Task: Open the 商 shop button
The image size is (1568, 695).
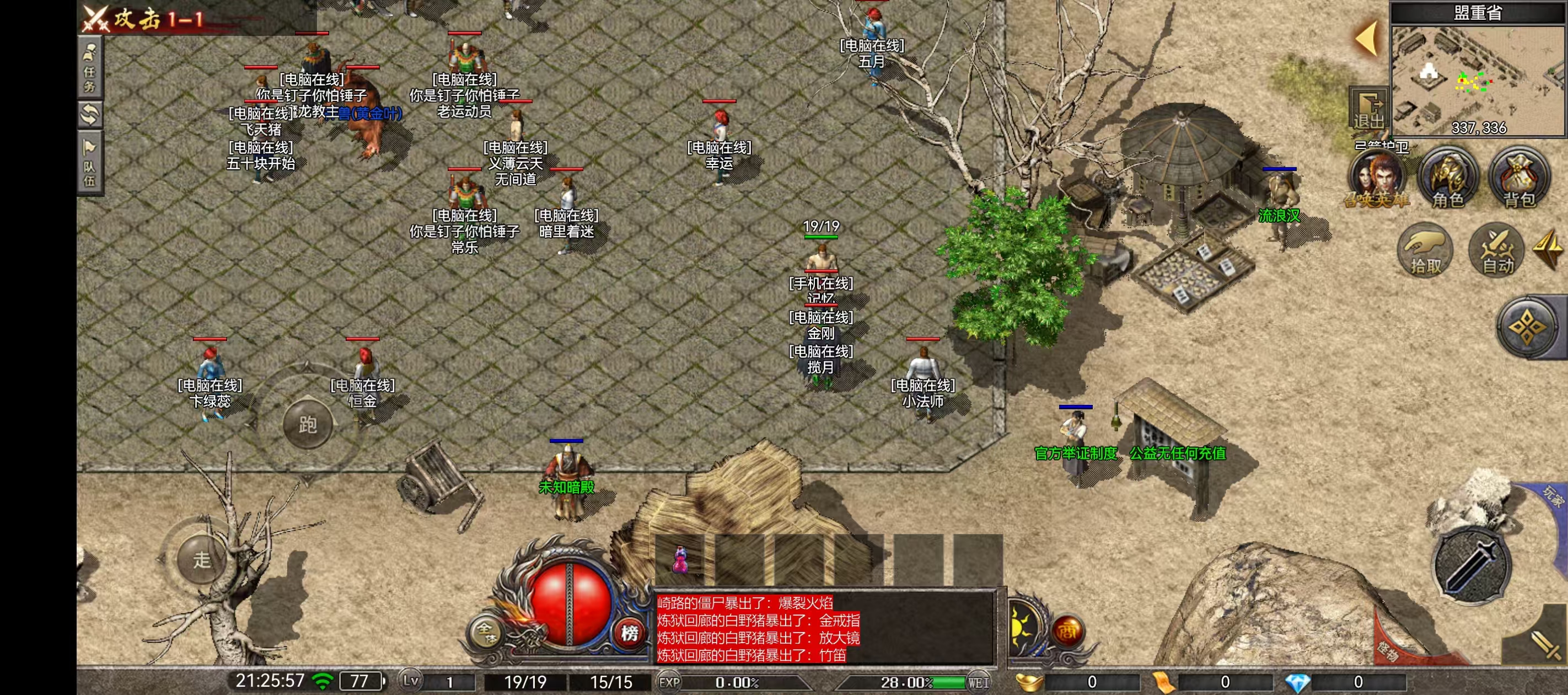Action: pos(1066,631)
